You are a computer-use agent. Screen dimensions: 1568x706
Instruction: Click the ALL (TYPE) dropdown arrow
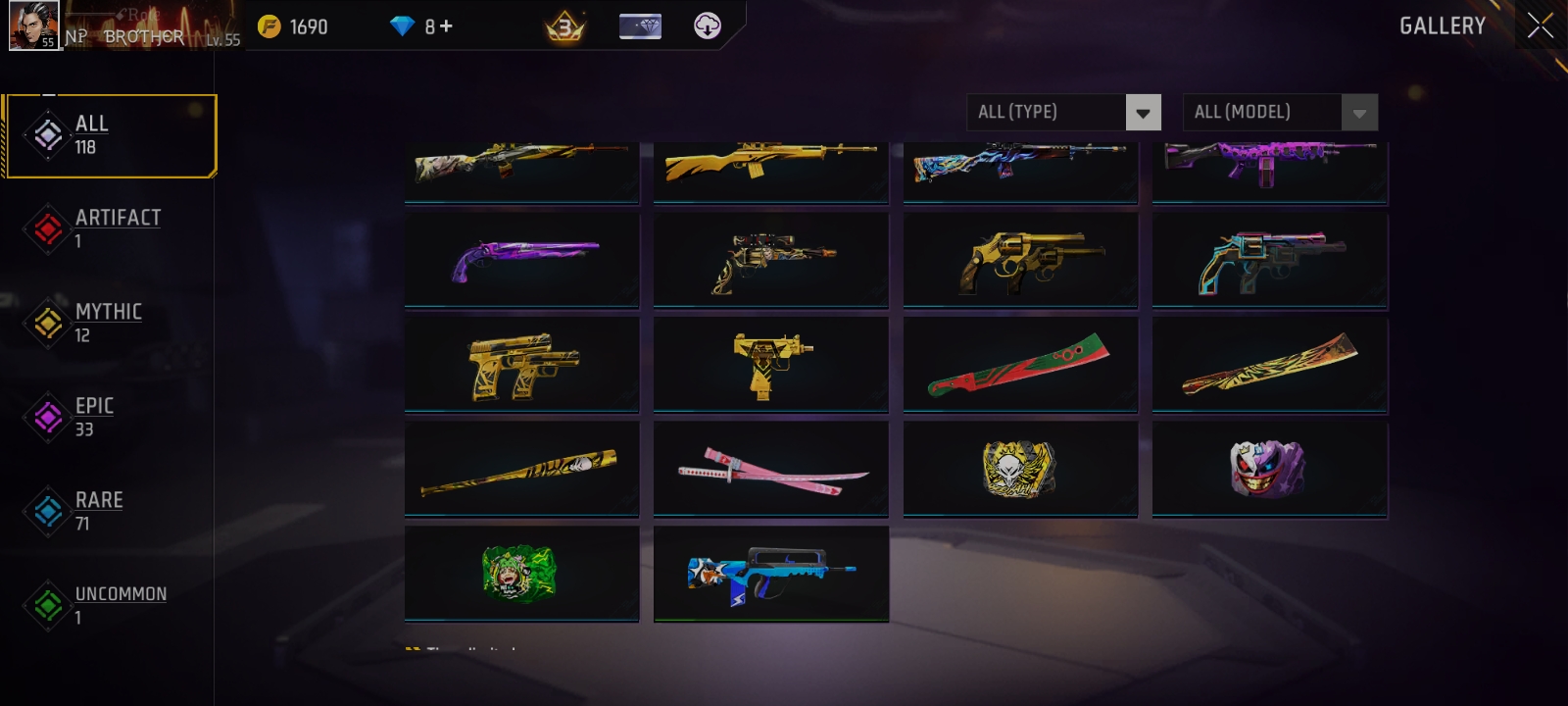click(x=1142, y=112)
